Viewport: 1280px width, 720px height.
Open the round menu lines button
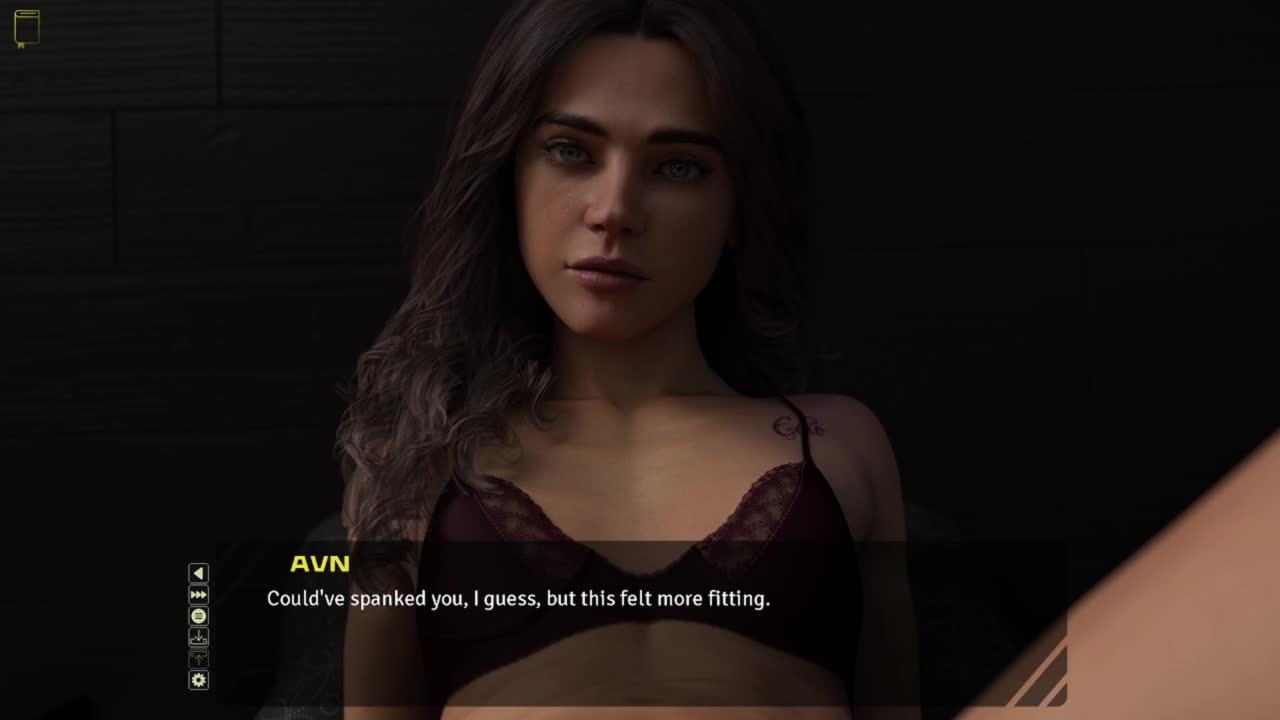click(199, 616)
